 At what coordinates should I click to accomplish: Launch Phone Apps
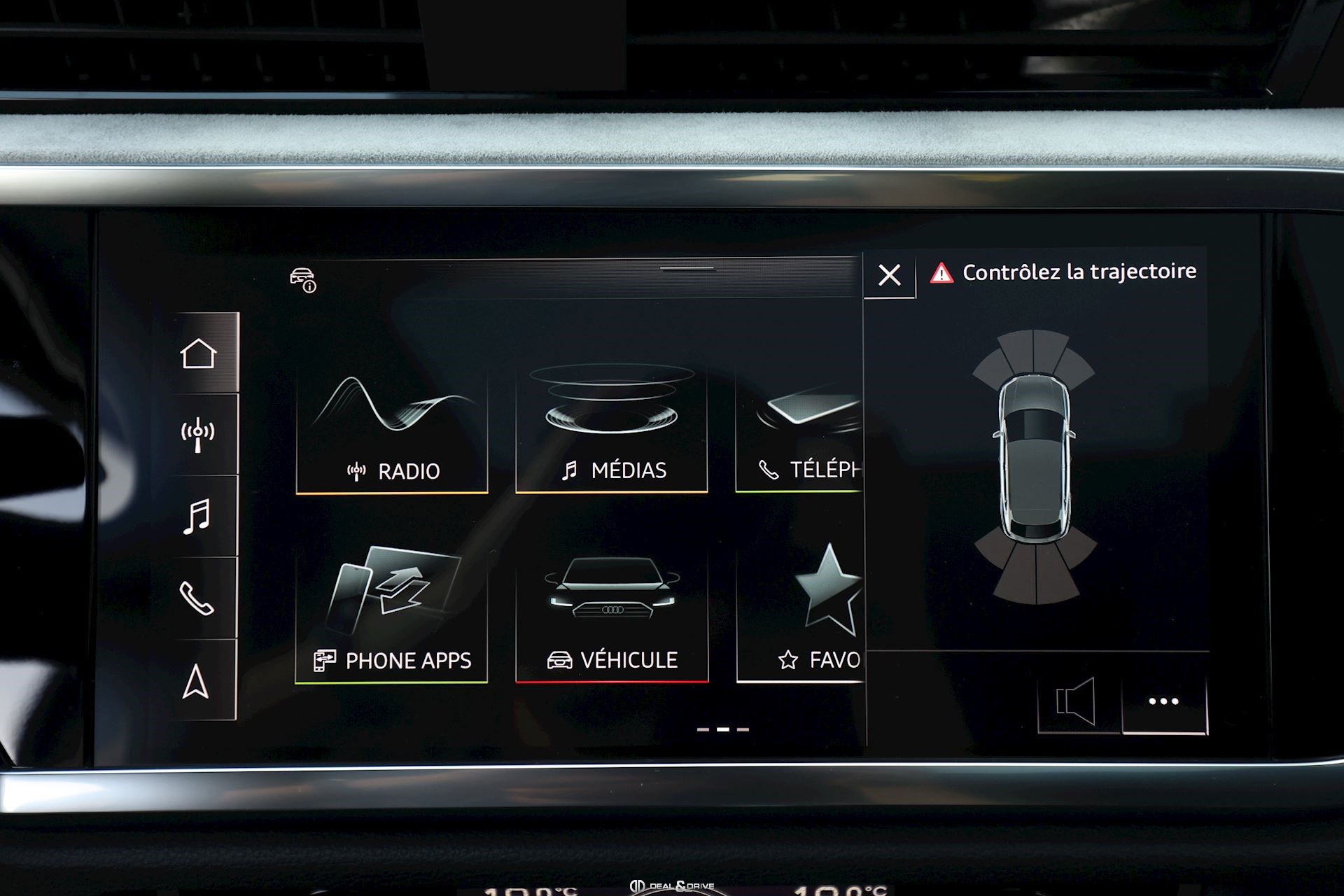391,614
